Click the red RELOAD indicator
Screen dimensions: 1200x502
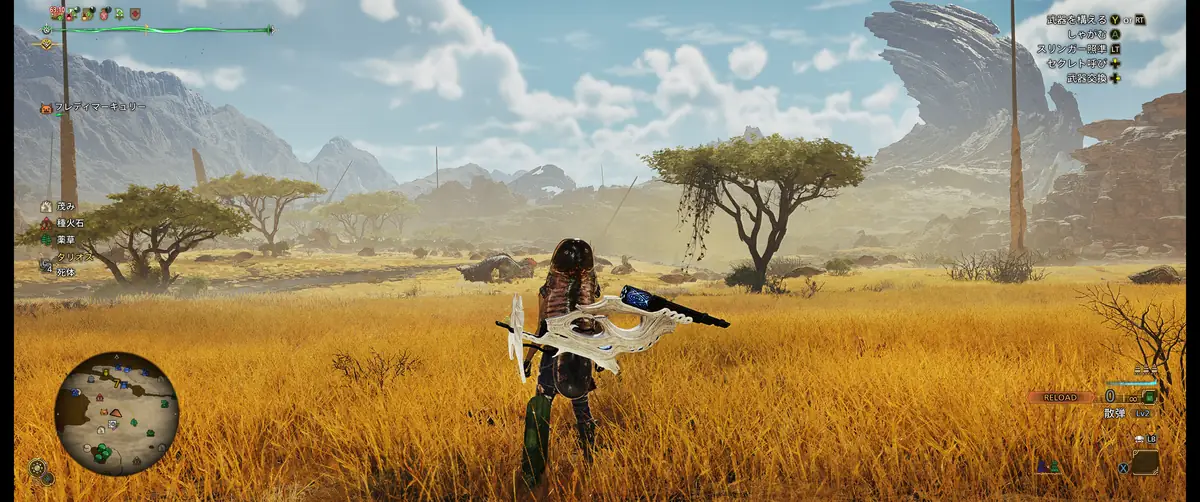pos(1059,397)
